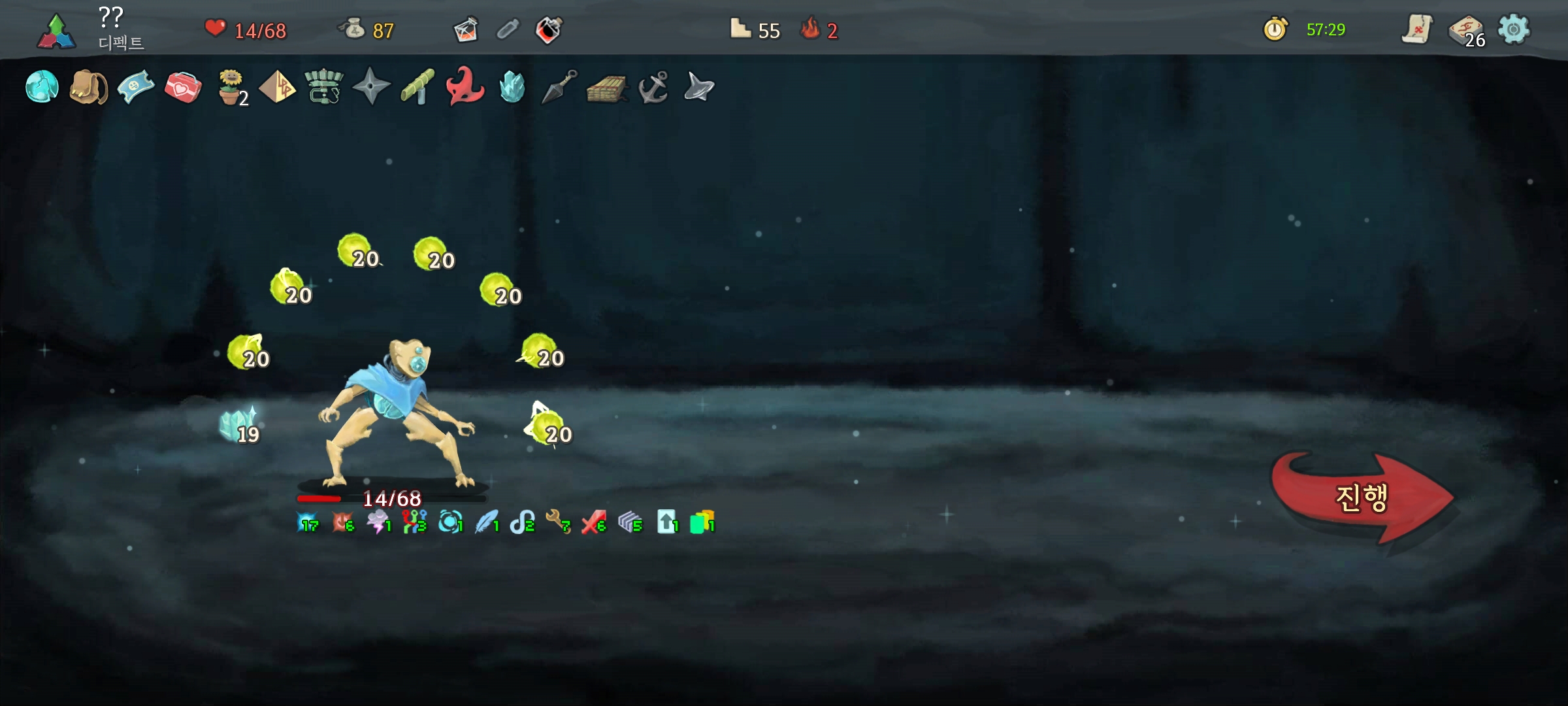Inspect the green bamboo stick relic

(417, 87)
